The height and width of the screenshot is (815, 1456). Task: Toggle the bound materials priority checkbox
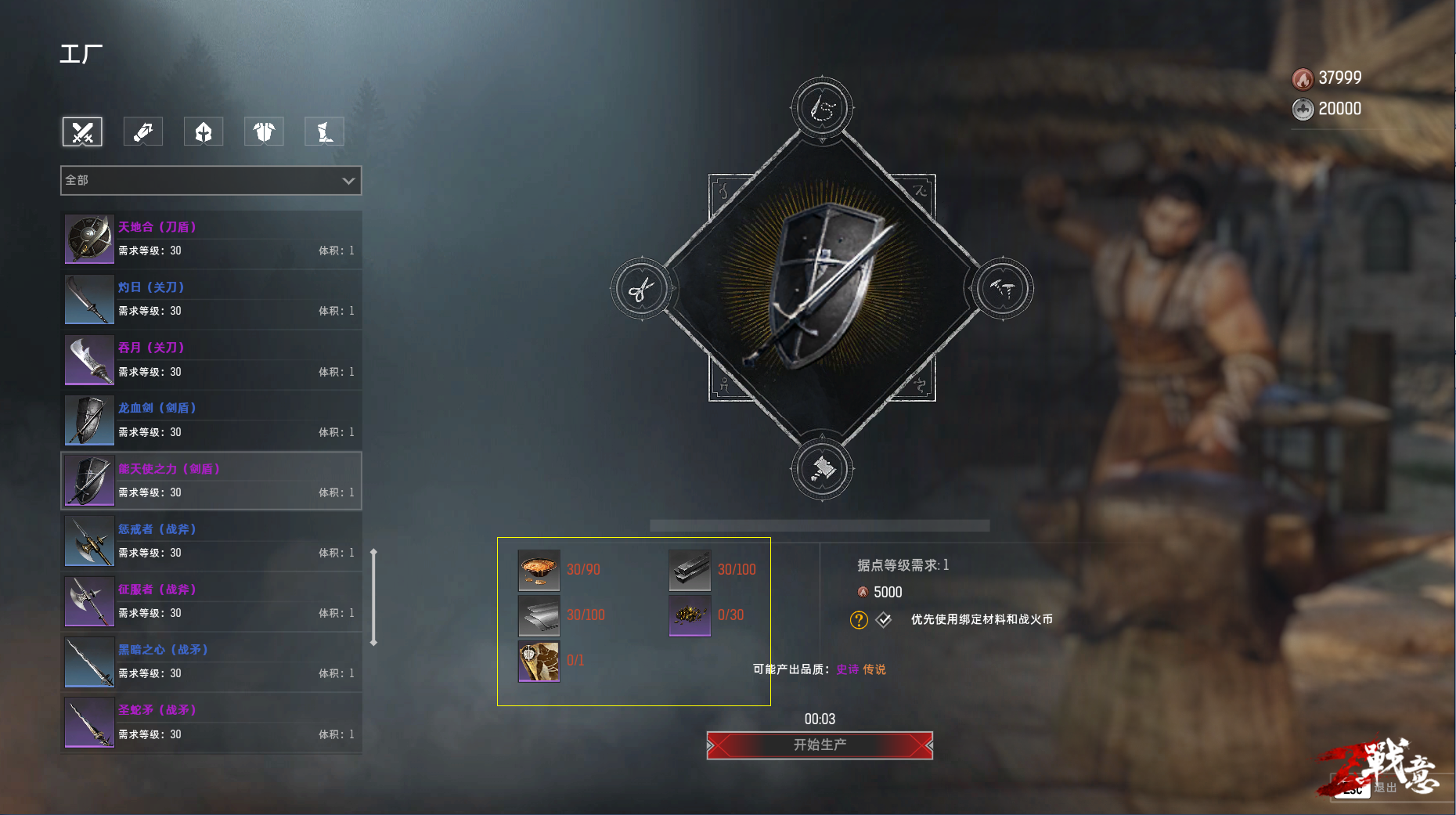884,620
